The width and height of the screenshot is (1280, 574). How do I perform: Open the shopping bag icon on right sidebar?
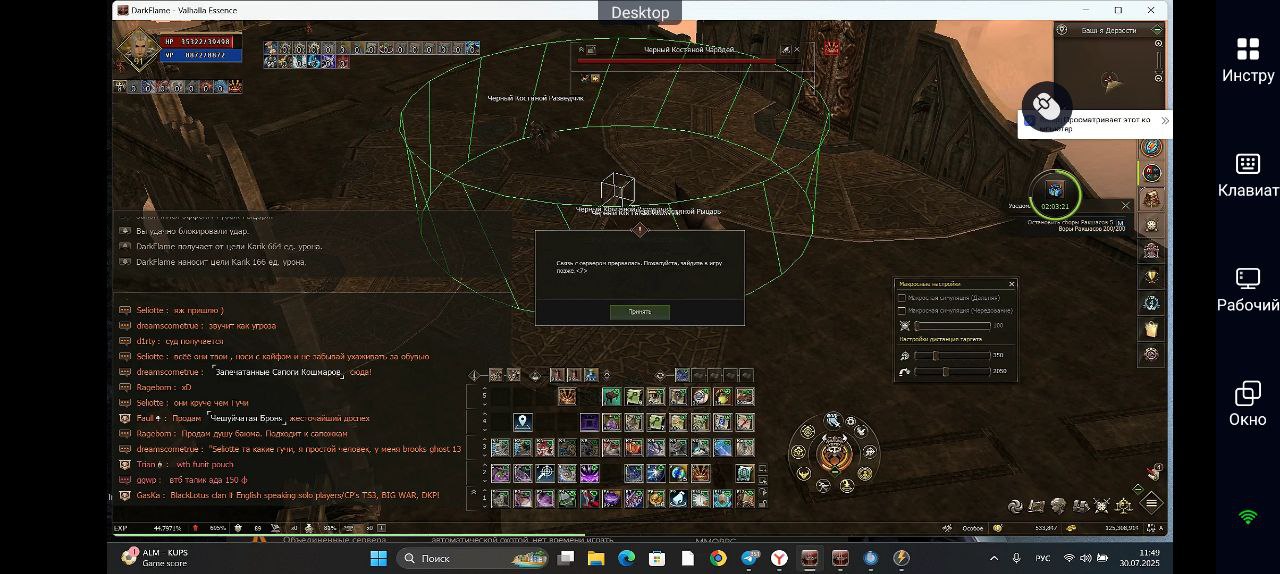1151,329
